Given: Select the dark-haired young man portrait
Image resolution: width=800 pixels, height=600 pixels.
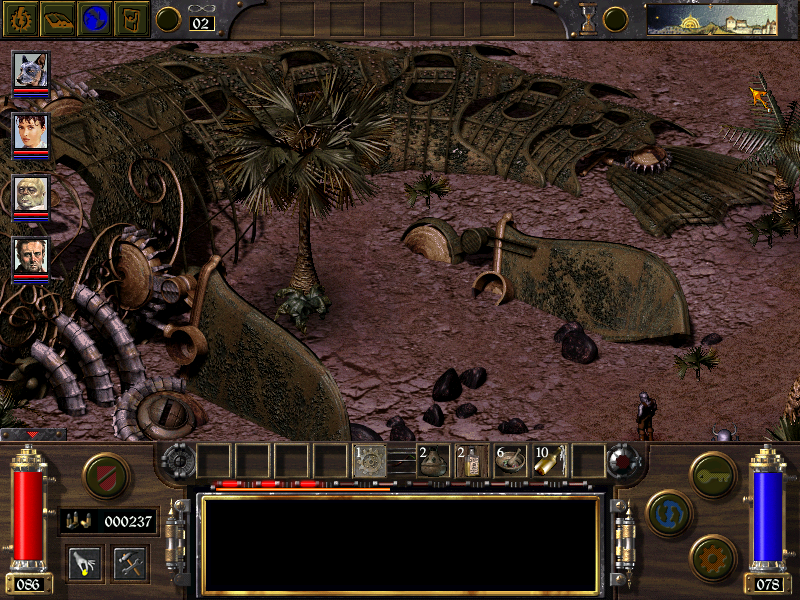Looking at the screenshot, I should pos(30,132).
